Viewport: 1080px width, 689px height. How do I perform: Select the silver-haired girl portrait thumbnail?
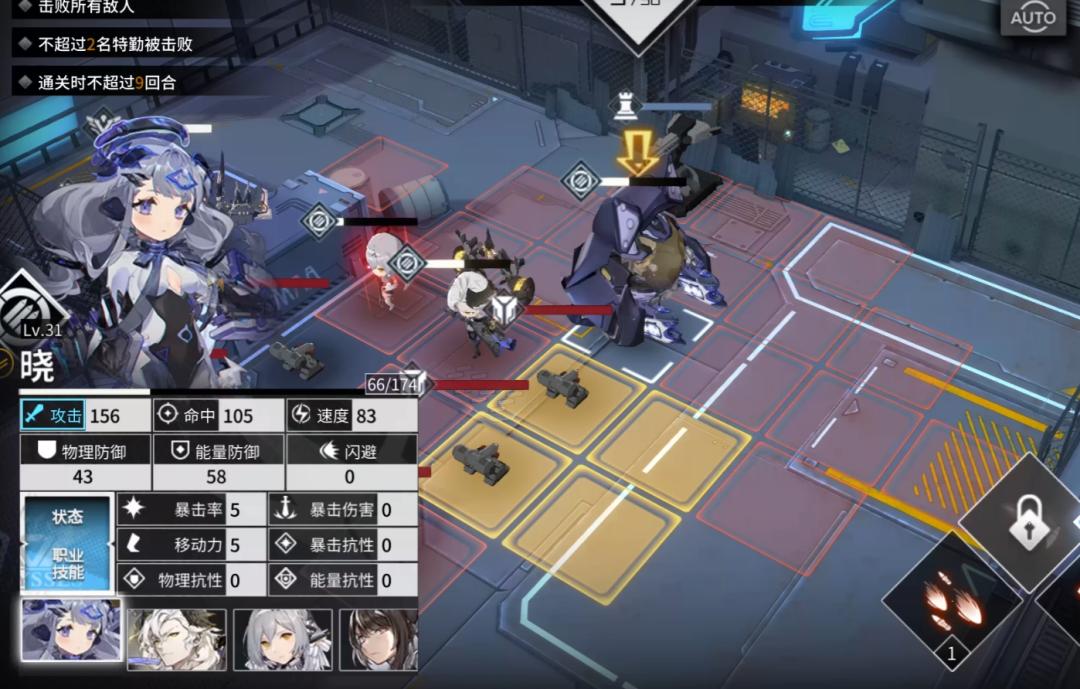282,639
